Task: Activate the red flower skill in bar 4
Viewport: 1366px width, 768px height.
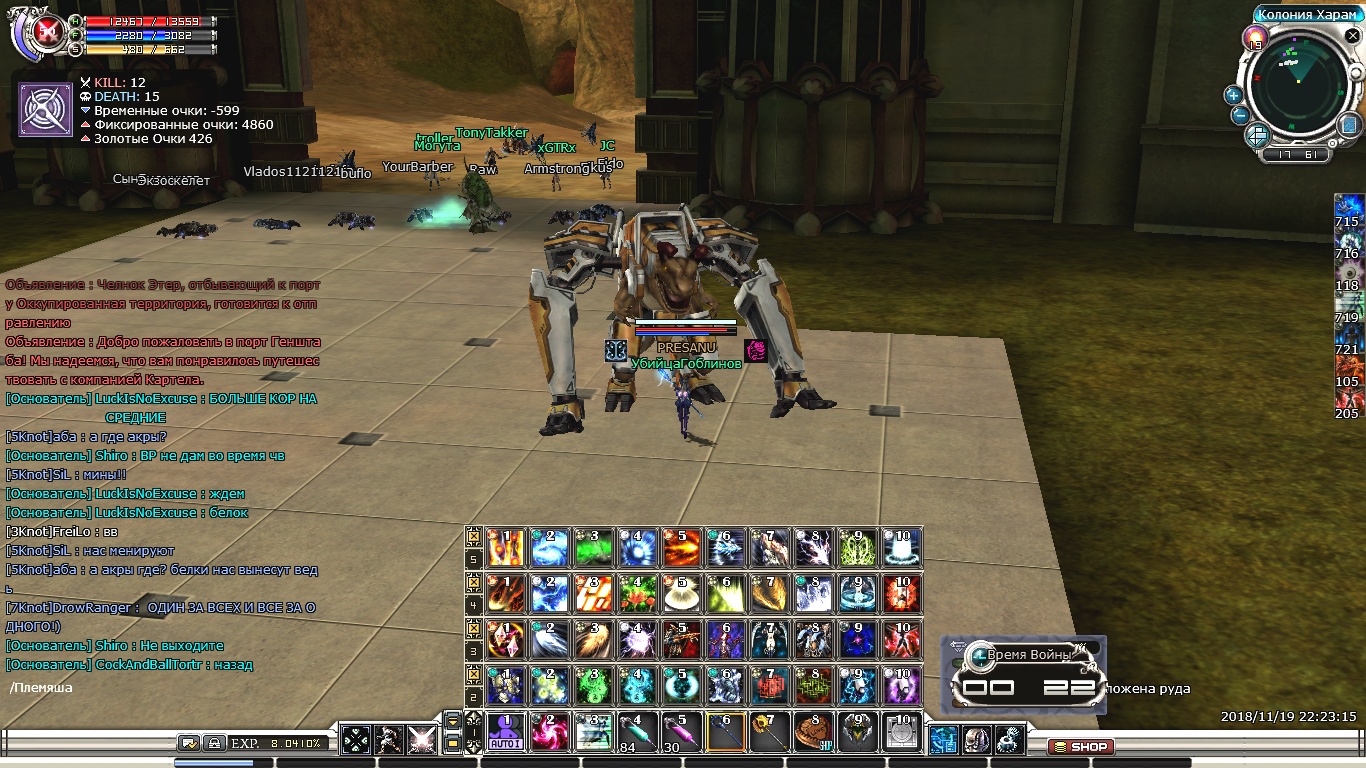Action: pos(637,594)
